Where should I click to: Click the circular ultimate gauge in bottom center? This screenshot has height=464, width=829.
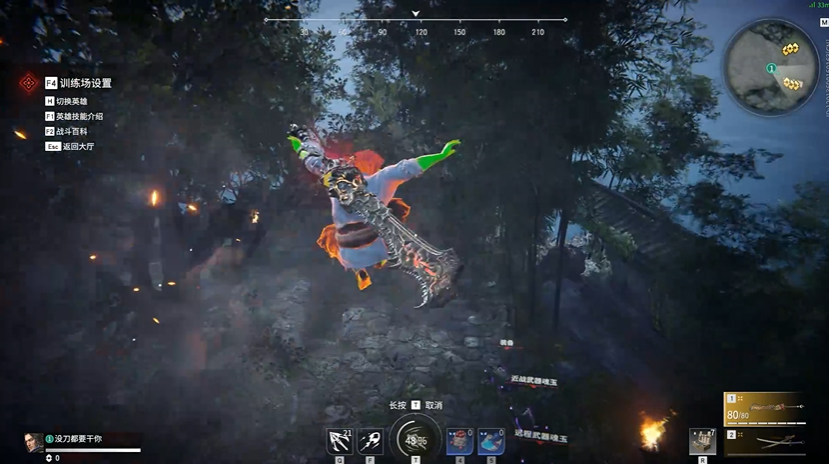point(415,439)
